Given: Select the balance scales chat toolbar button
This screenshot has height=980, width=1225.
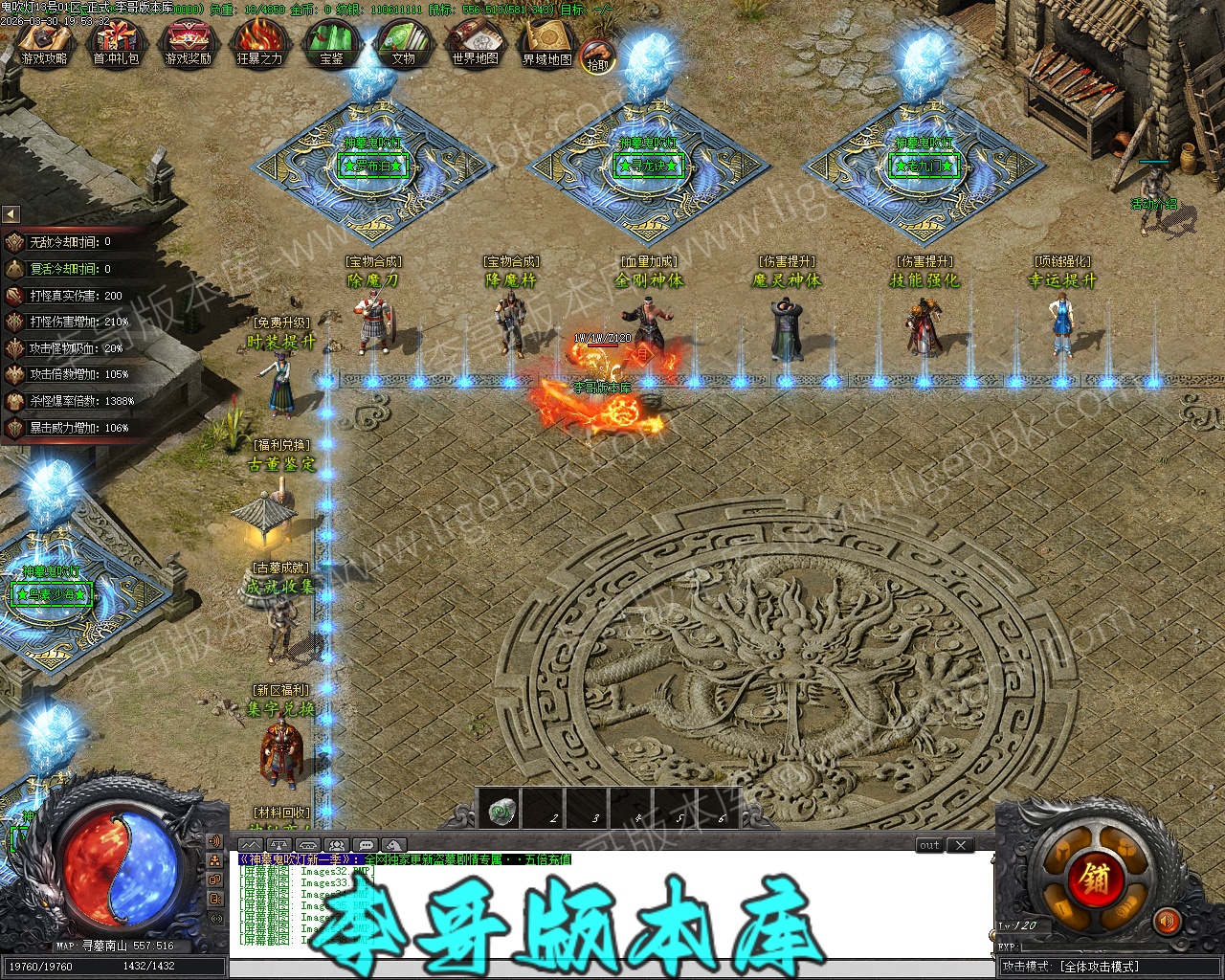Looking at the screenshot, I should tap(278, 845).
